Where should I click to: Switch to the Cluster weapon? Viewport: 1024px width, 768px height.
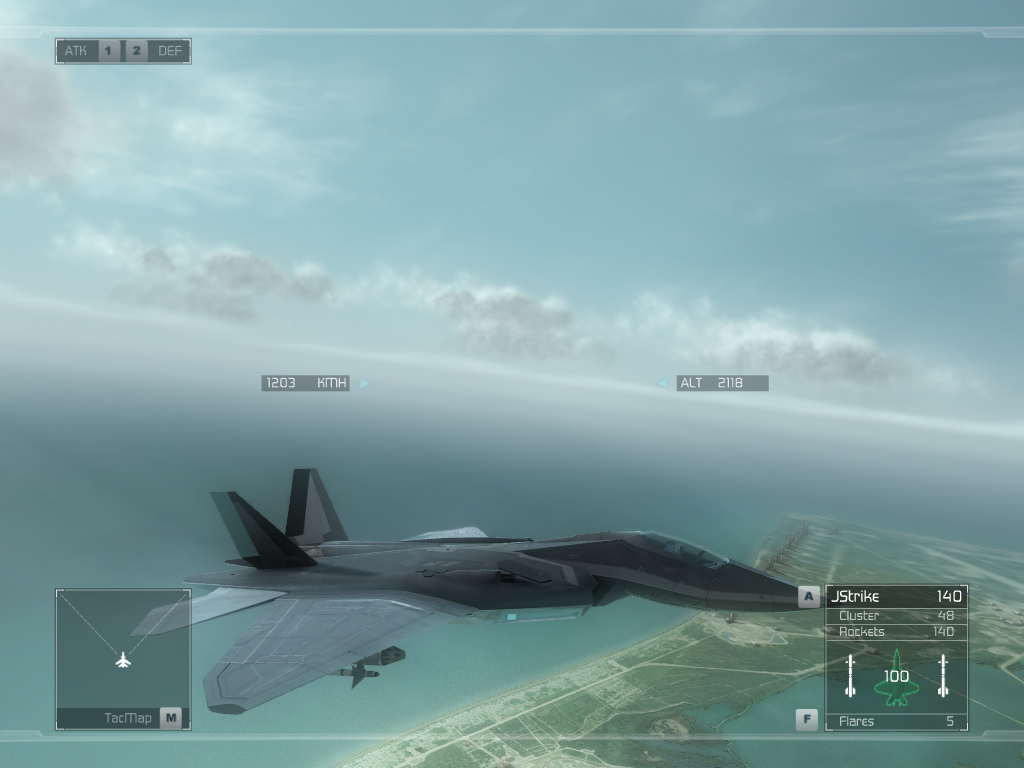point(895,616)
